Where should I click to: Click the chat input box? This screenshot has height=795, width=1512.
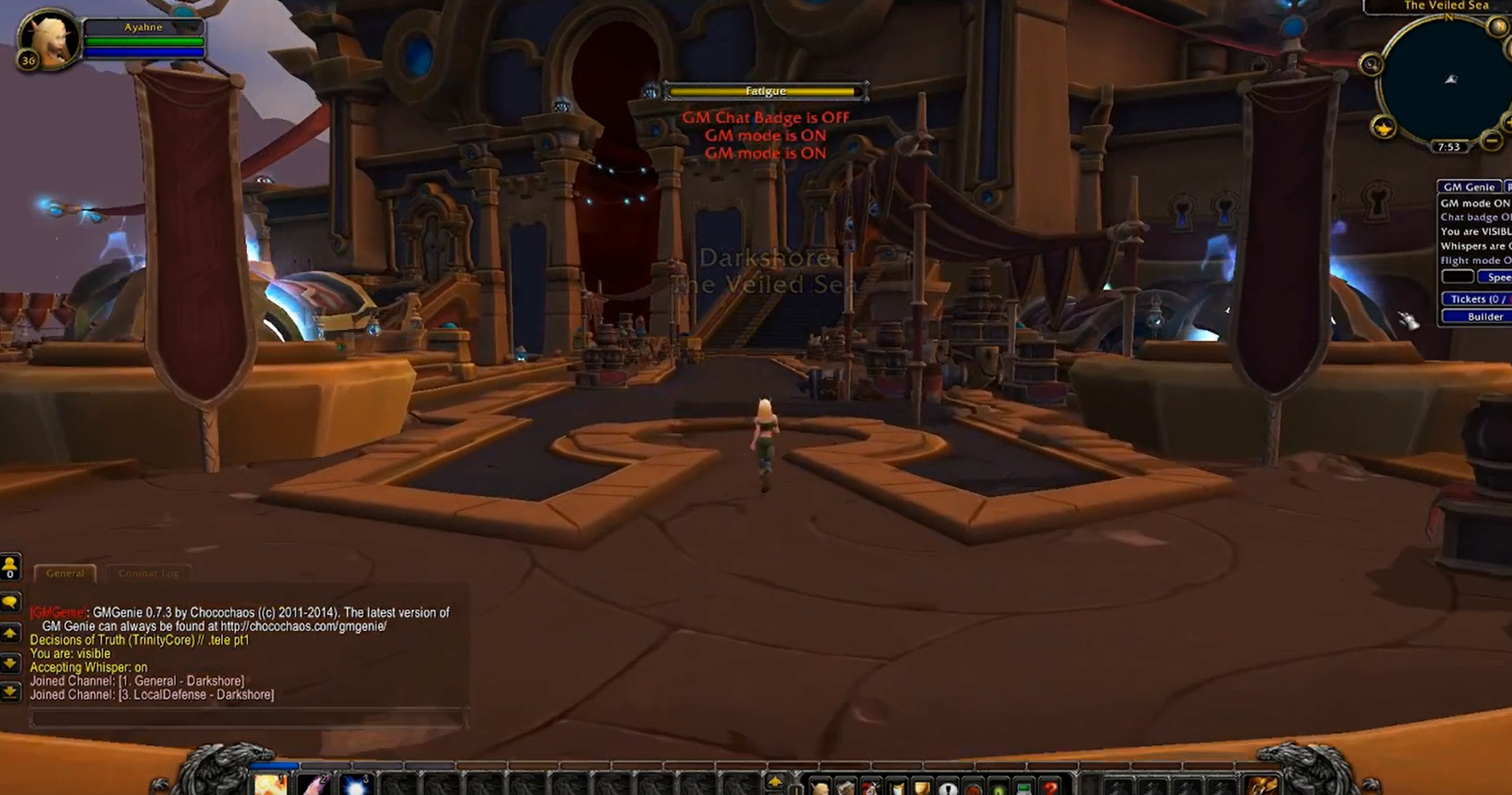pos(245,719)
